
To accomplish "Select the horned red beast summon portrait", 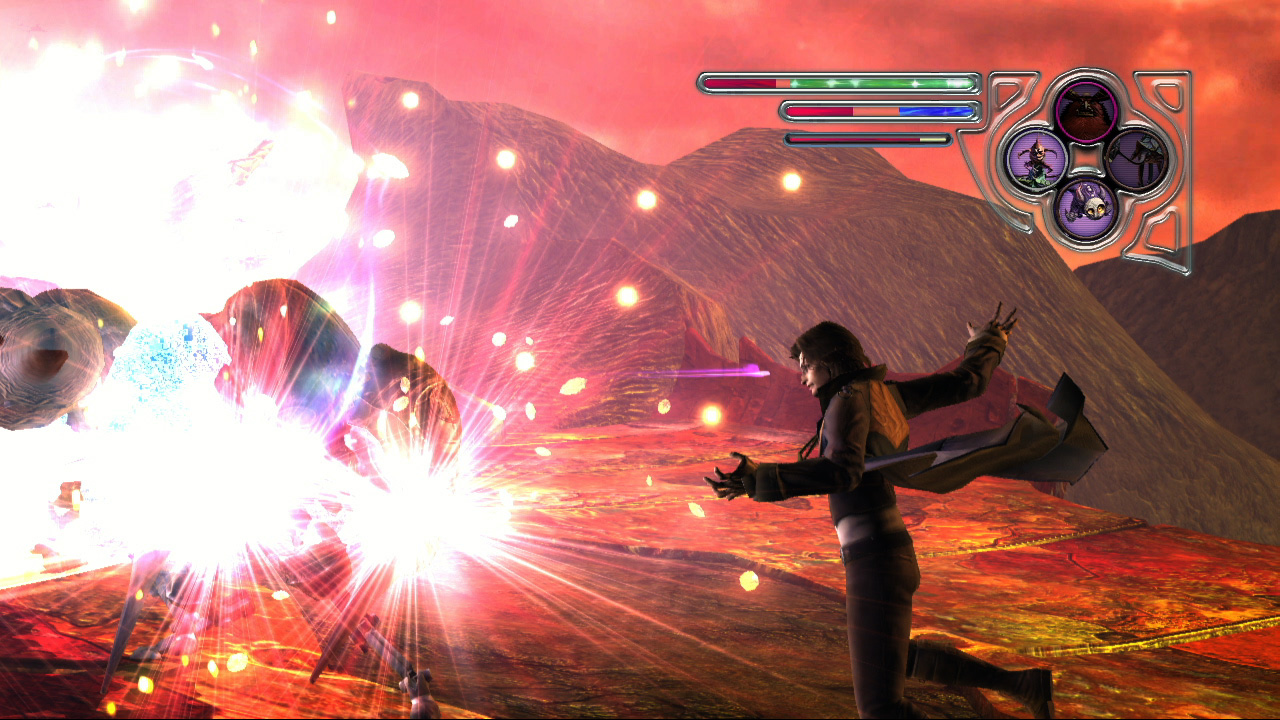I will (x=1087, y=111).
